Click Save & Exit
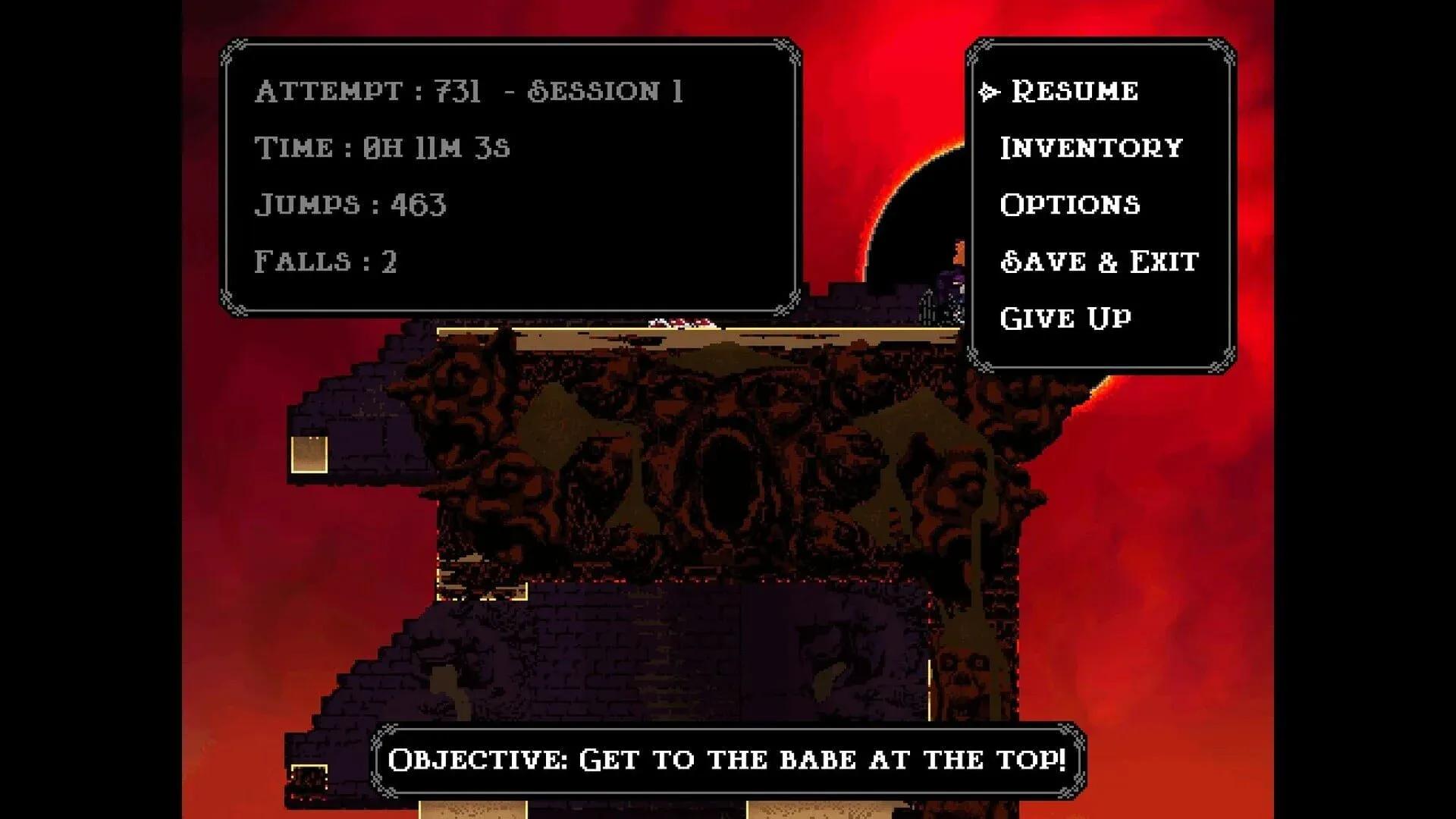This screenshot has width=1456, height=819. pyautogui.click(x=1098, y=261)
